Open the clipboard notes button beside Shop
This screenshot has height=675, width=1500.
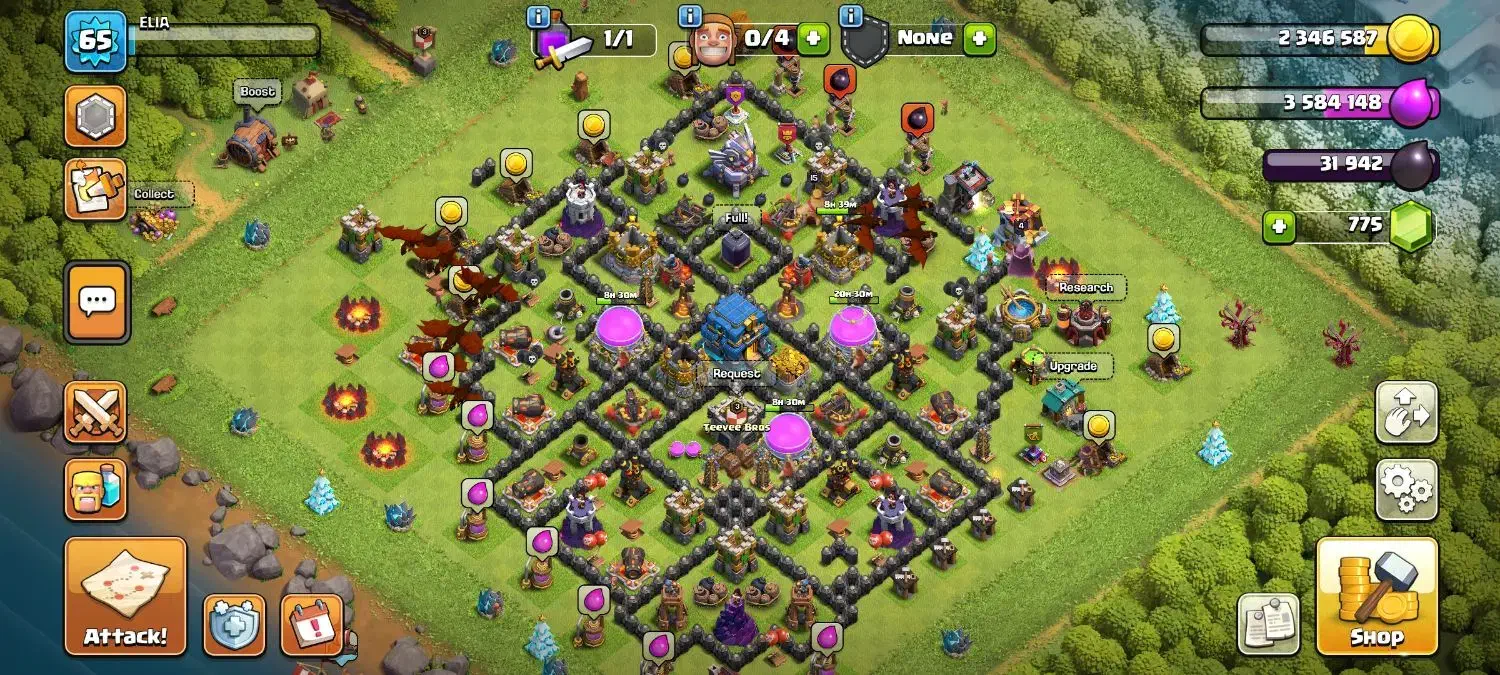coord(1269,625)
